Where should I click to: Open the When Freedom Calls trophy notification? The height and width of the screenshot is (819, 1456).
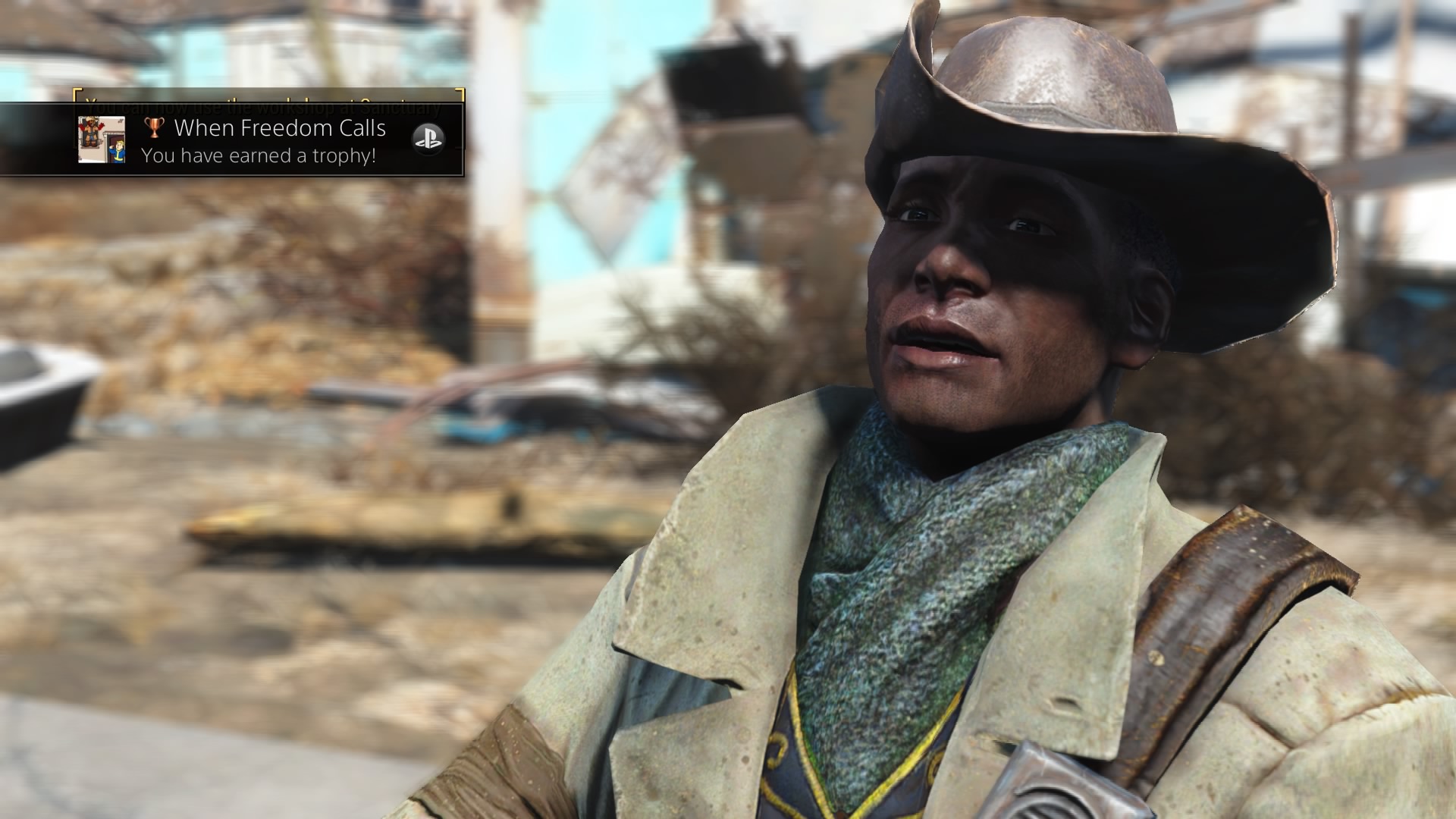pos(280,141)
